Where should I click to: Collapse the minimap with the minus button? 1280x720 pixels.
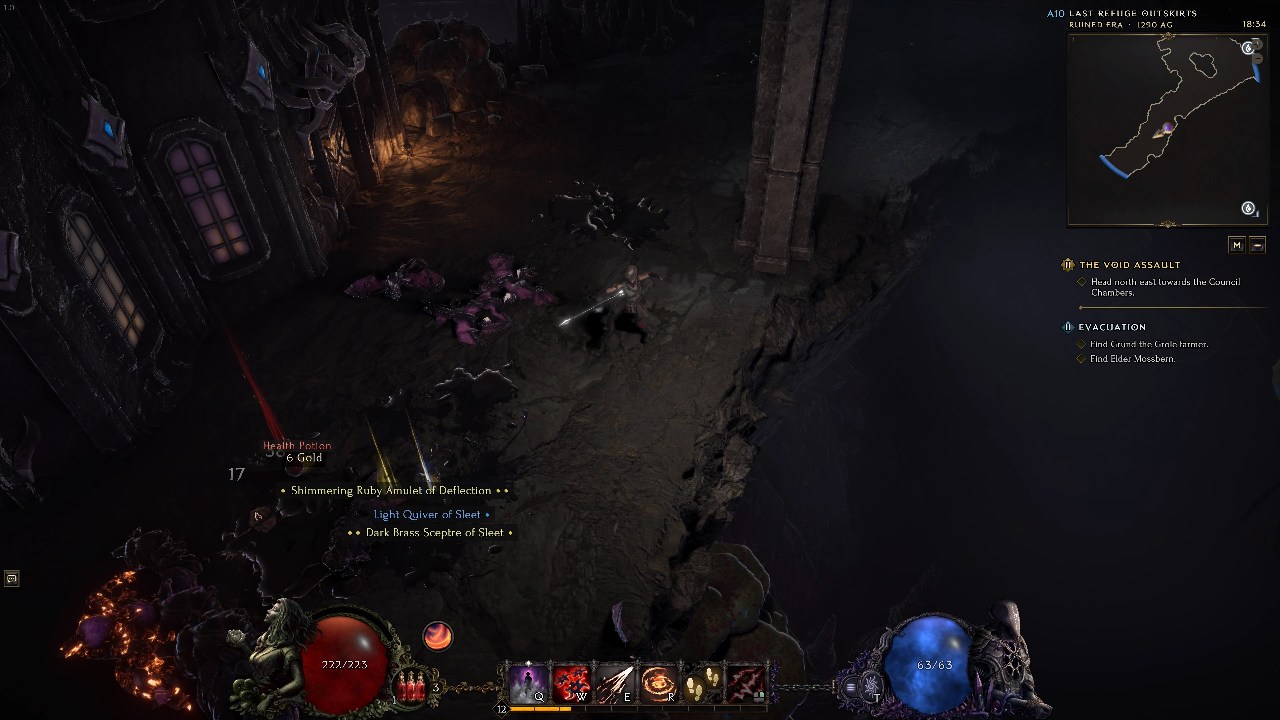tap(1257, 245)
